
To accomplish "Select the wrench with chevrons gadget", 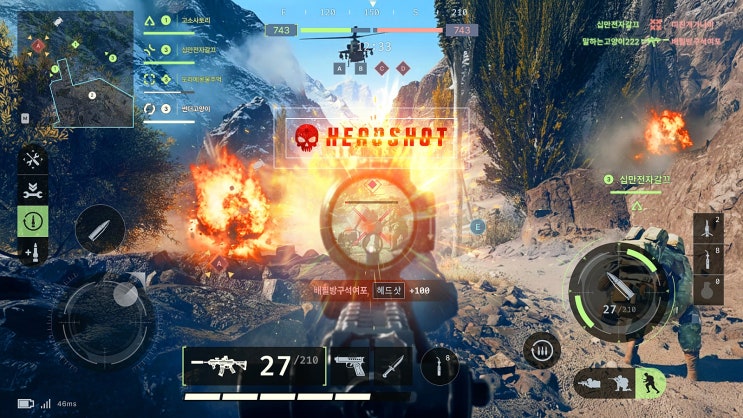I will tap(33, 189).
